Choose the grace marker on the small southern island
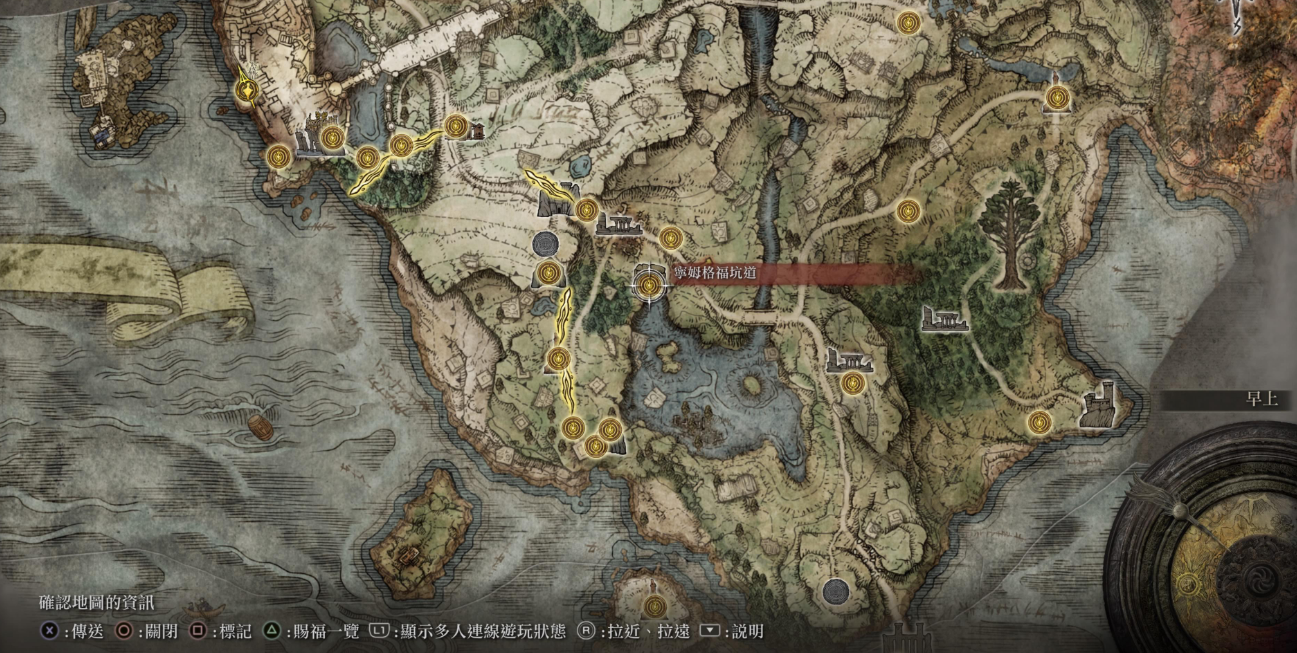The image size is (1297, 653). point(653,606)
